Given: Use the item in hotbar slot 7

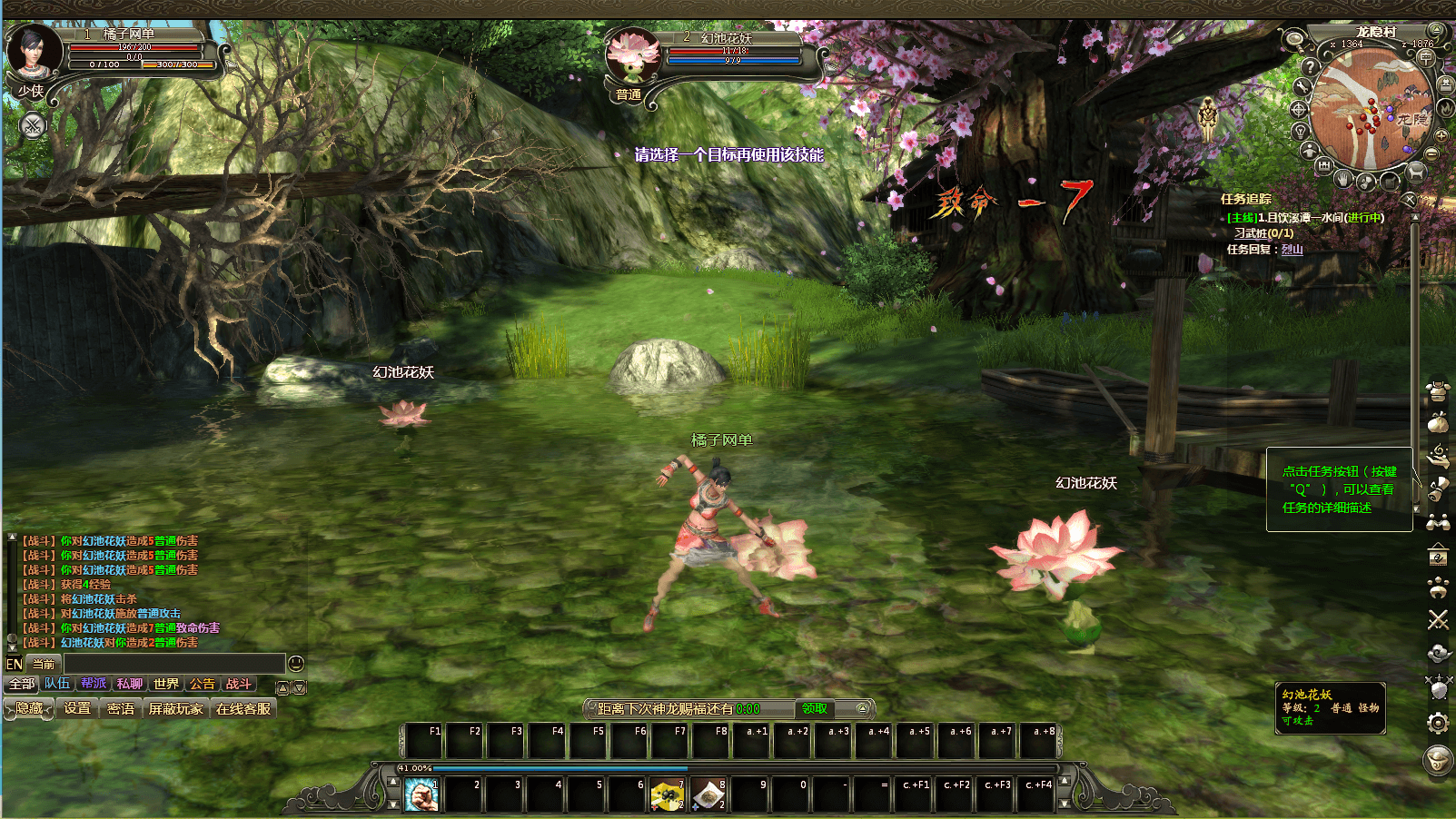Looking at the screenshot, I should pyautogui.click(x=667, y=795).
